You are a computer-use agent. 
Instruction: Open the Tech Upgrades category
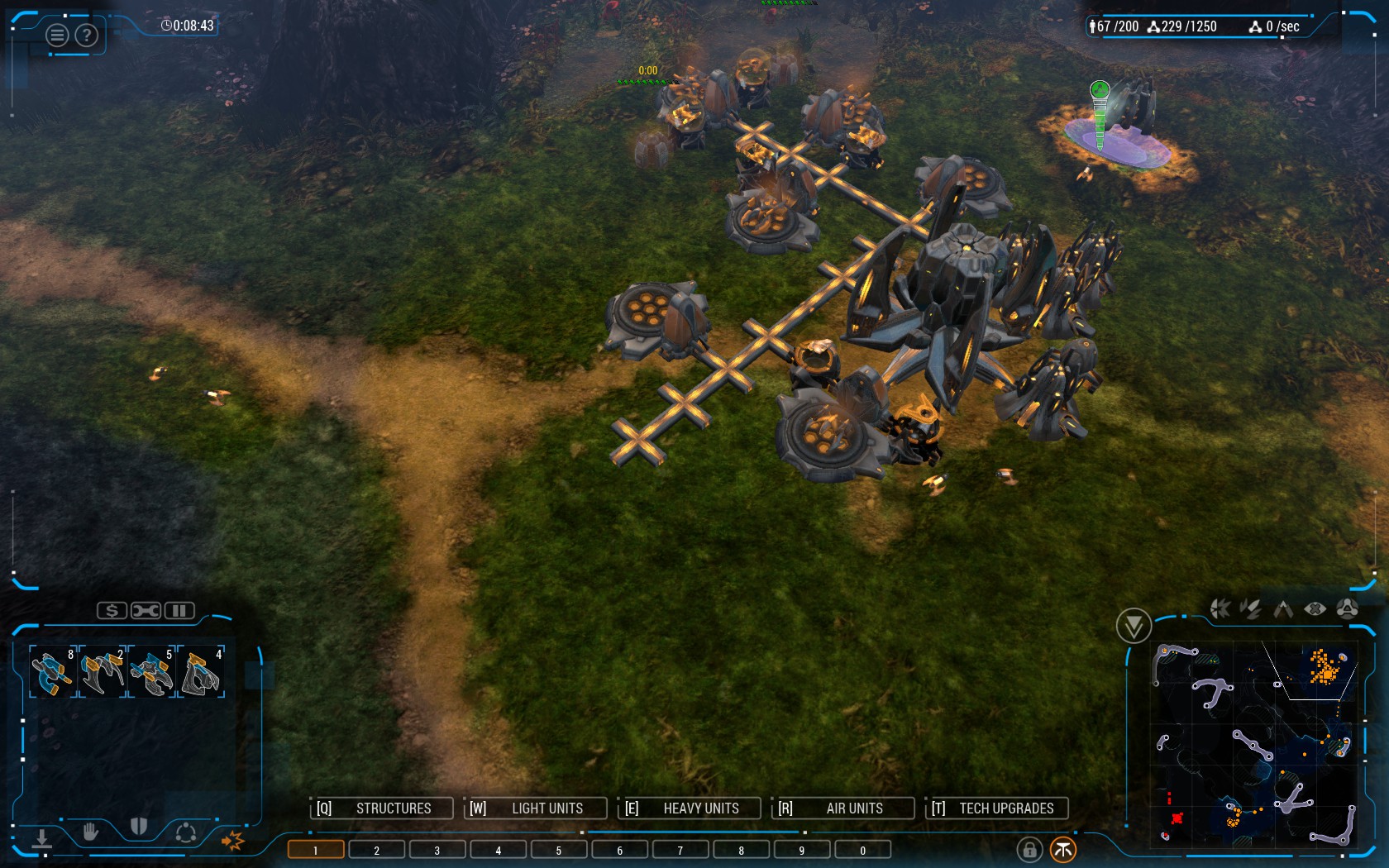tap(997, 808)
